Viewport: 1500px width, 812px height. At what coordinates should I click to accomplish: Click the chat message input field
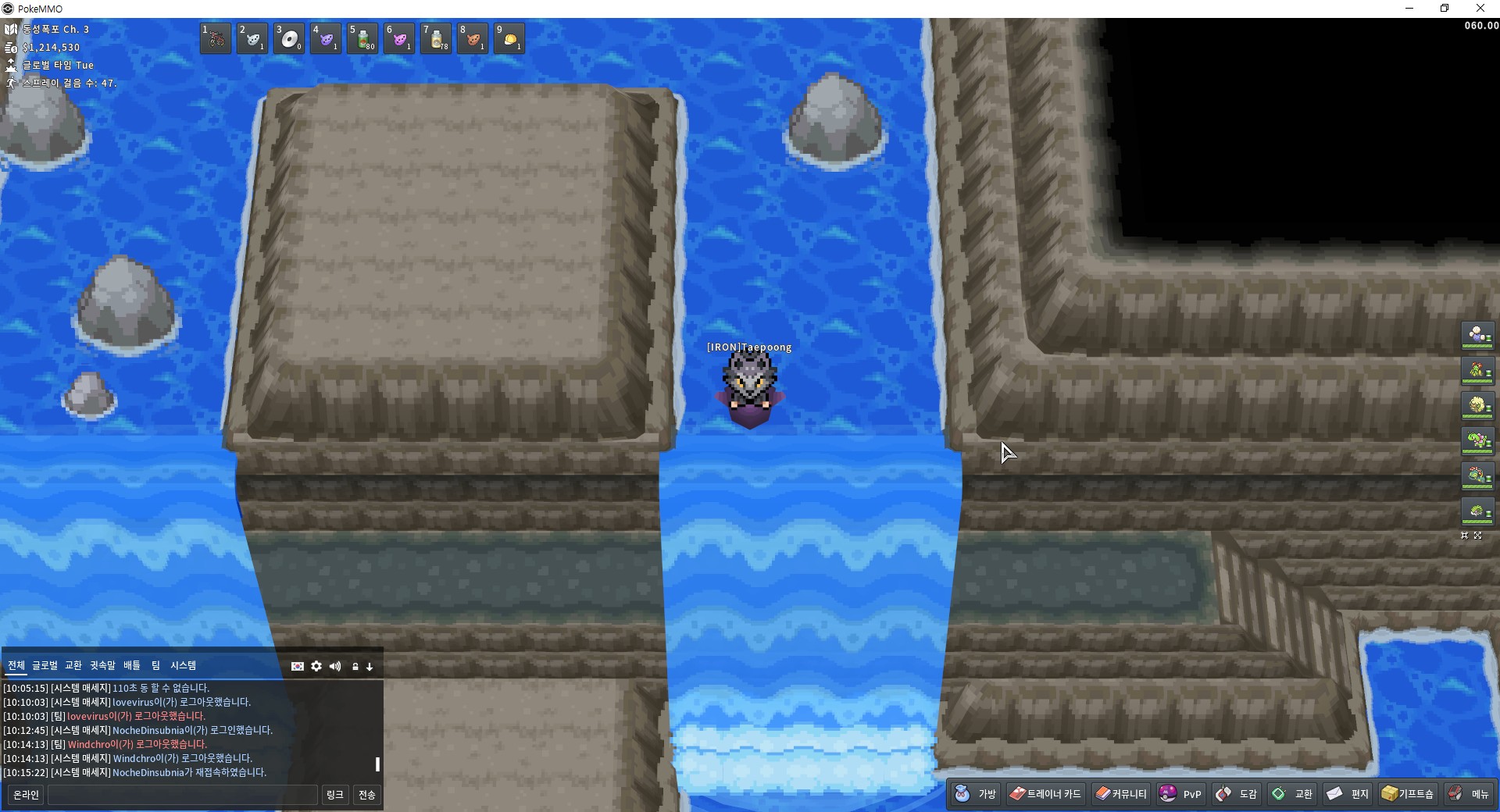click(x=183, y=795)
